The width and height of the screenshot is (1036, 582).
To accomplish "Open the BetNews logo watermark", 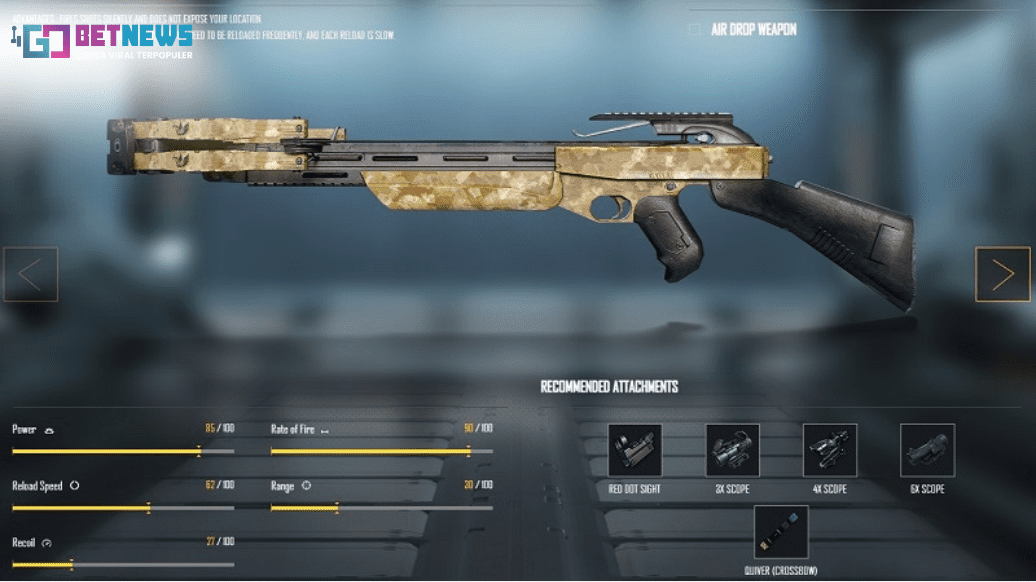I will pyautogui.click(x=105, y=40).
